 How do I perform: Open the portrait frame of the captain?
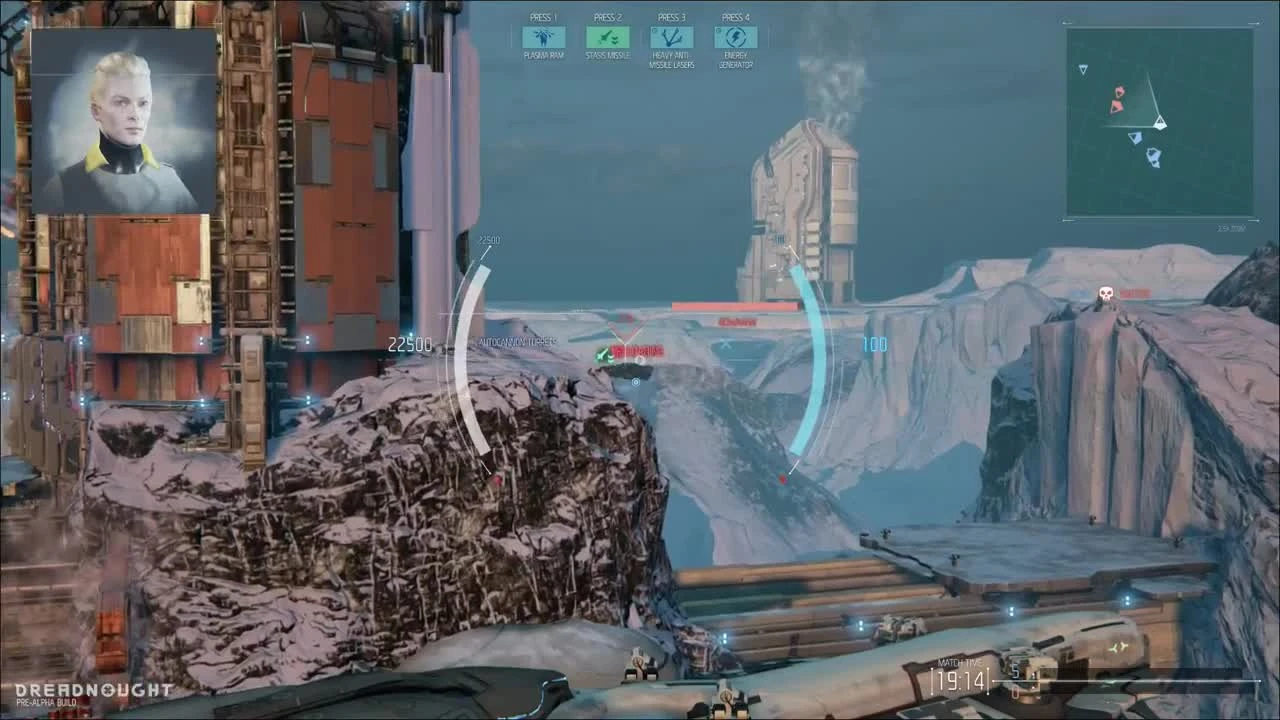tap(120, 120)
